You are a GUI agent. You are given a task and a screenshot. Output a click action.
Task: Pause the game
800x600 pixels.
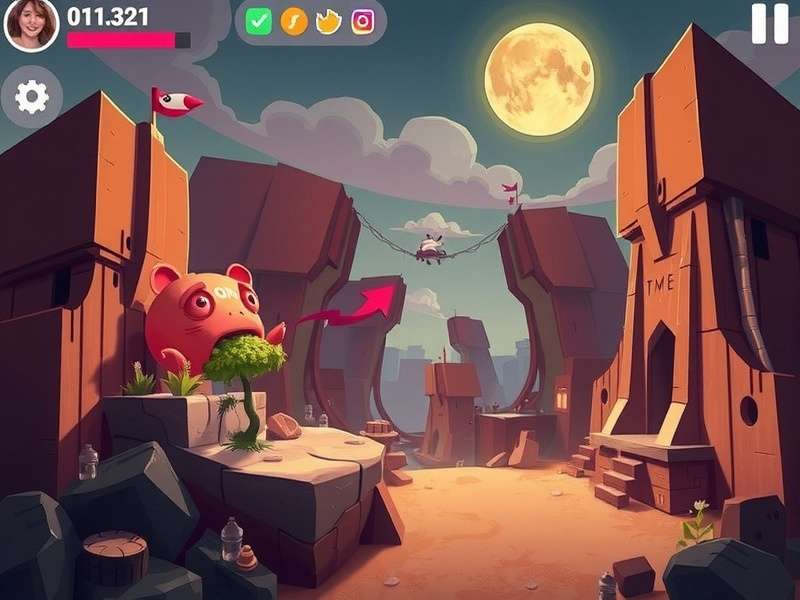point(769,23)
